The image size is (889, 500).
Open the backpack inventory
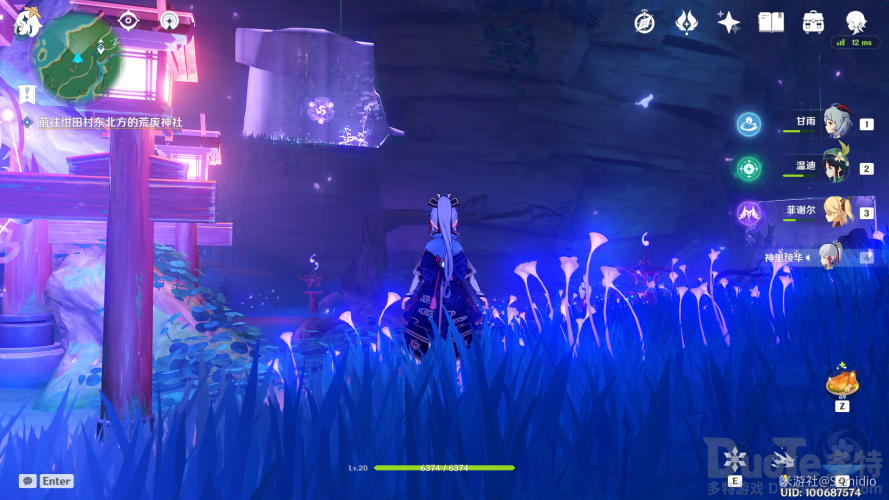[x=812, y=22]
